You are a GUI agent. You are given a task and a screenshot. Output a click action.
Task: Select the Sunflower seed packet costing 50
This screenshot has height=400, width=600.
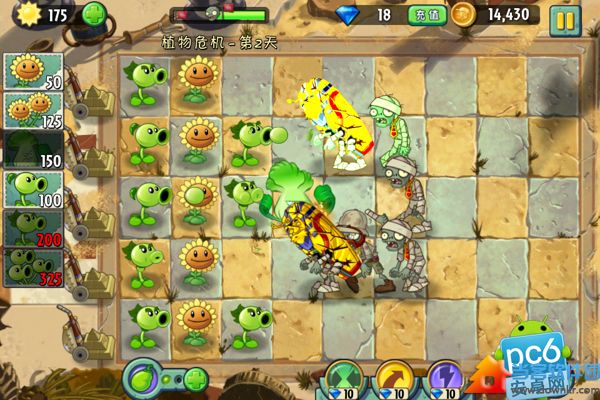pos(33,71)
